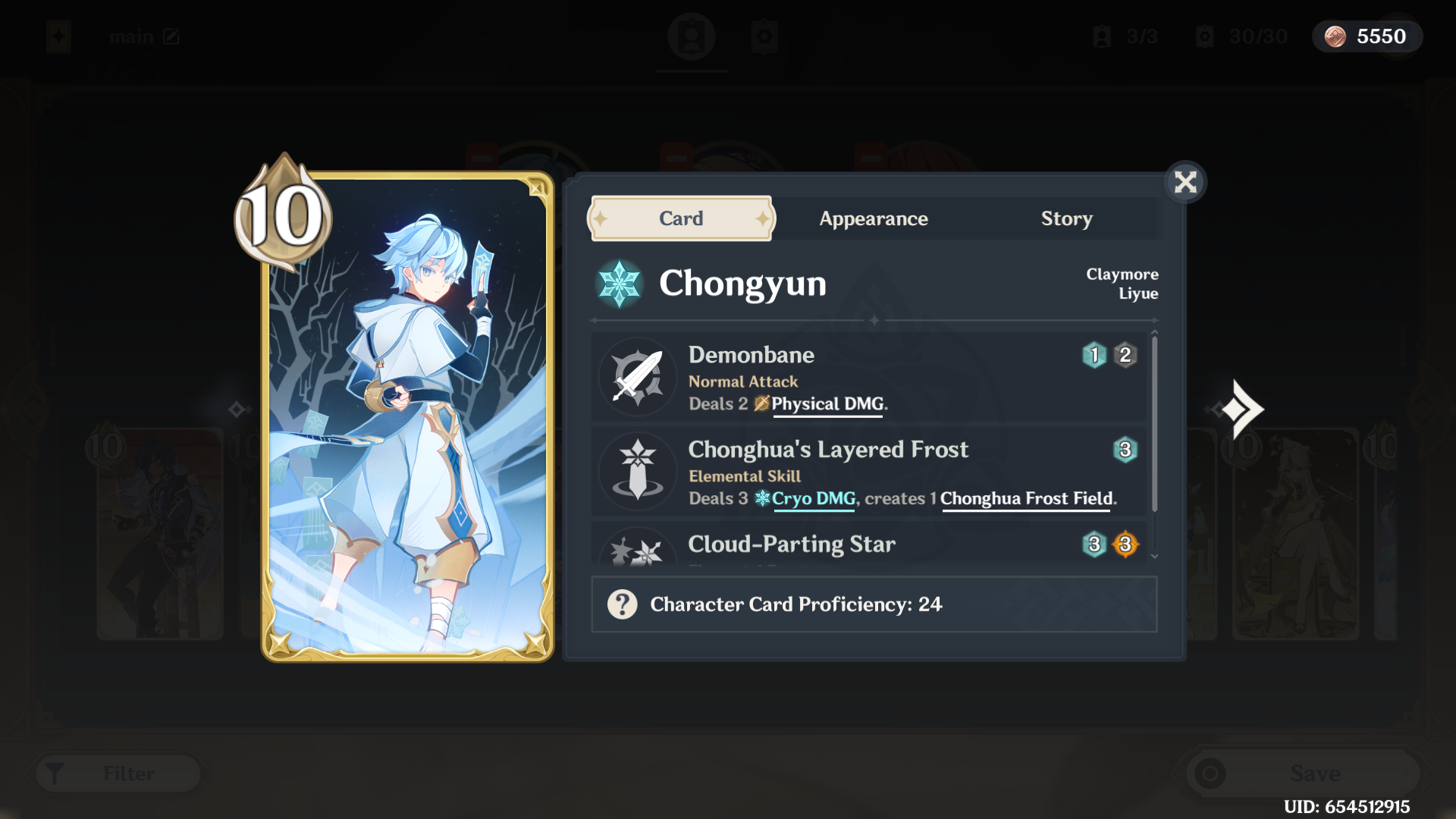
Task: Select the character count icon showing 3/3
Action: (1102, 36)
